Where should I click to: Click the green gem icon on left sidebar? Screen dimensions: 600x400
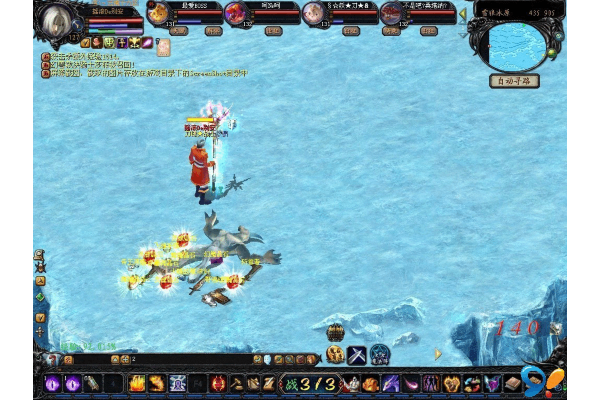click(x=40, y=297)
